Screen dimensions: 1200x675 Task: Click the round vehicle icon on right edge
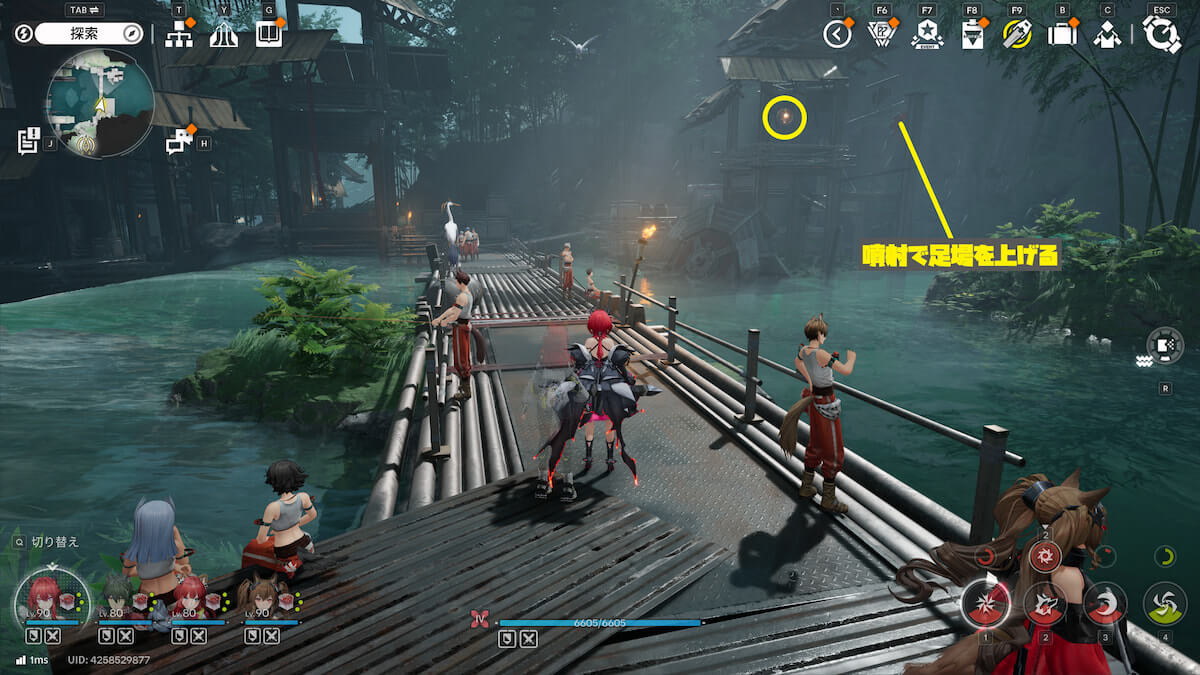(1165, 345)
